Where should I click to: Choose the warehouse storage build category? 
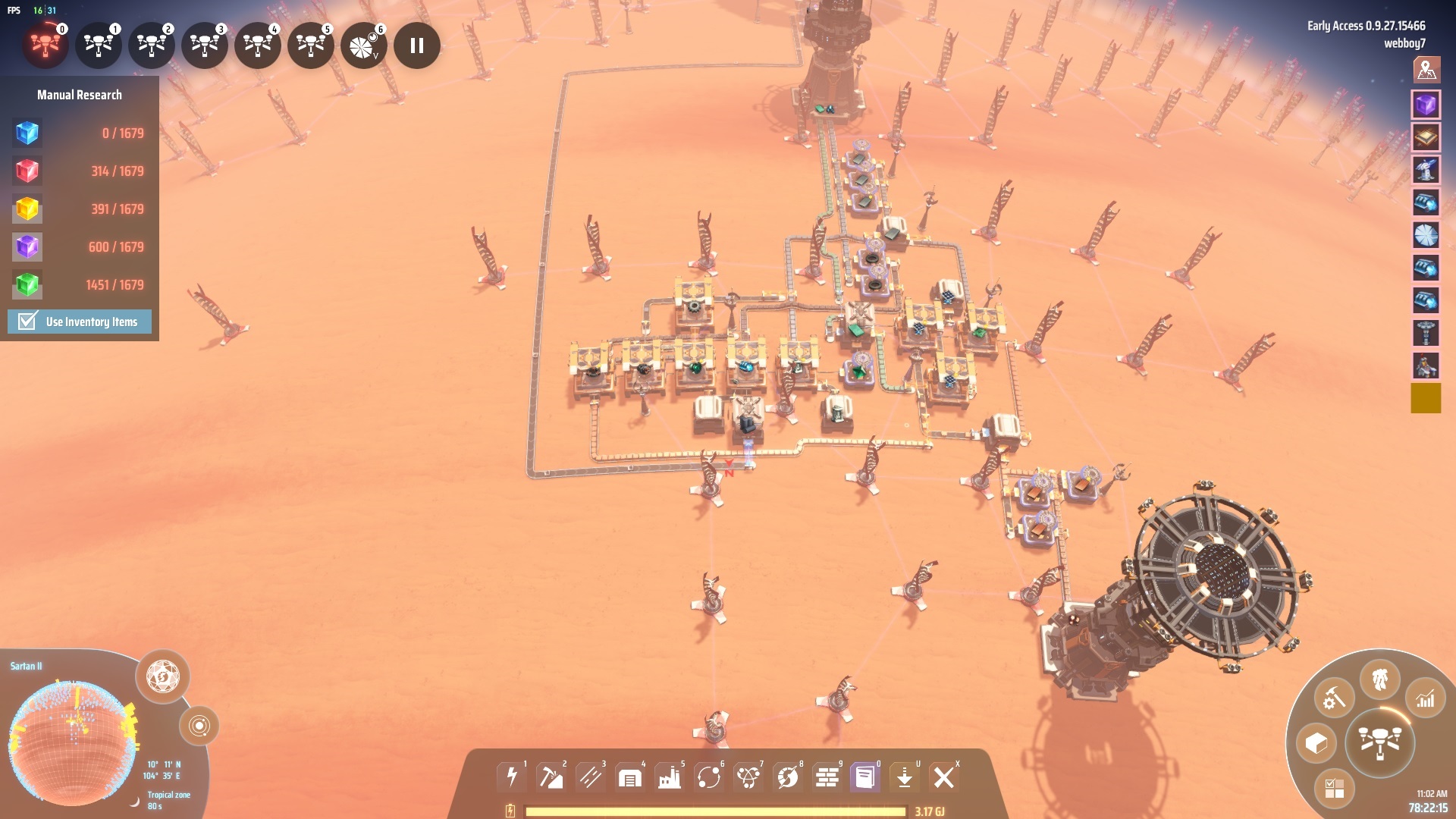[629, 777]
